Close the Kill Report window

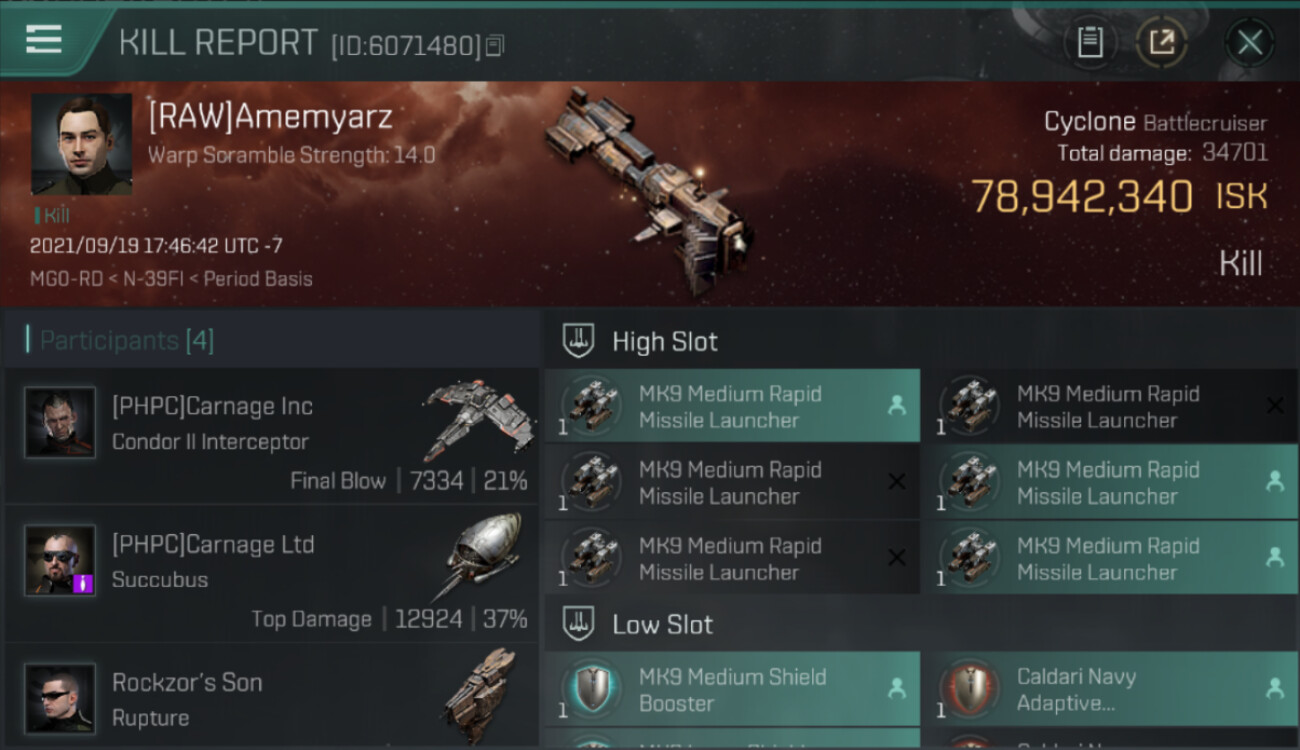pyautogui.click(x=1249, y=43)
